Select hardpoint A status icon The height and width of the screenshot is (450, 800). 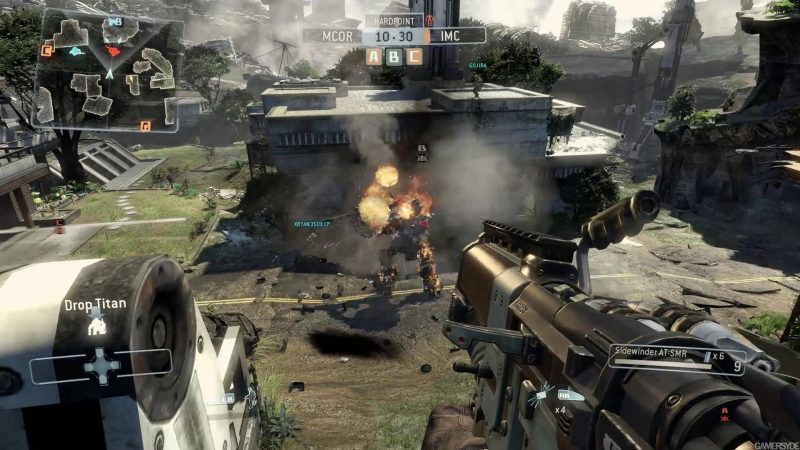click(x=373, y=56)
